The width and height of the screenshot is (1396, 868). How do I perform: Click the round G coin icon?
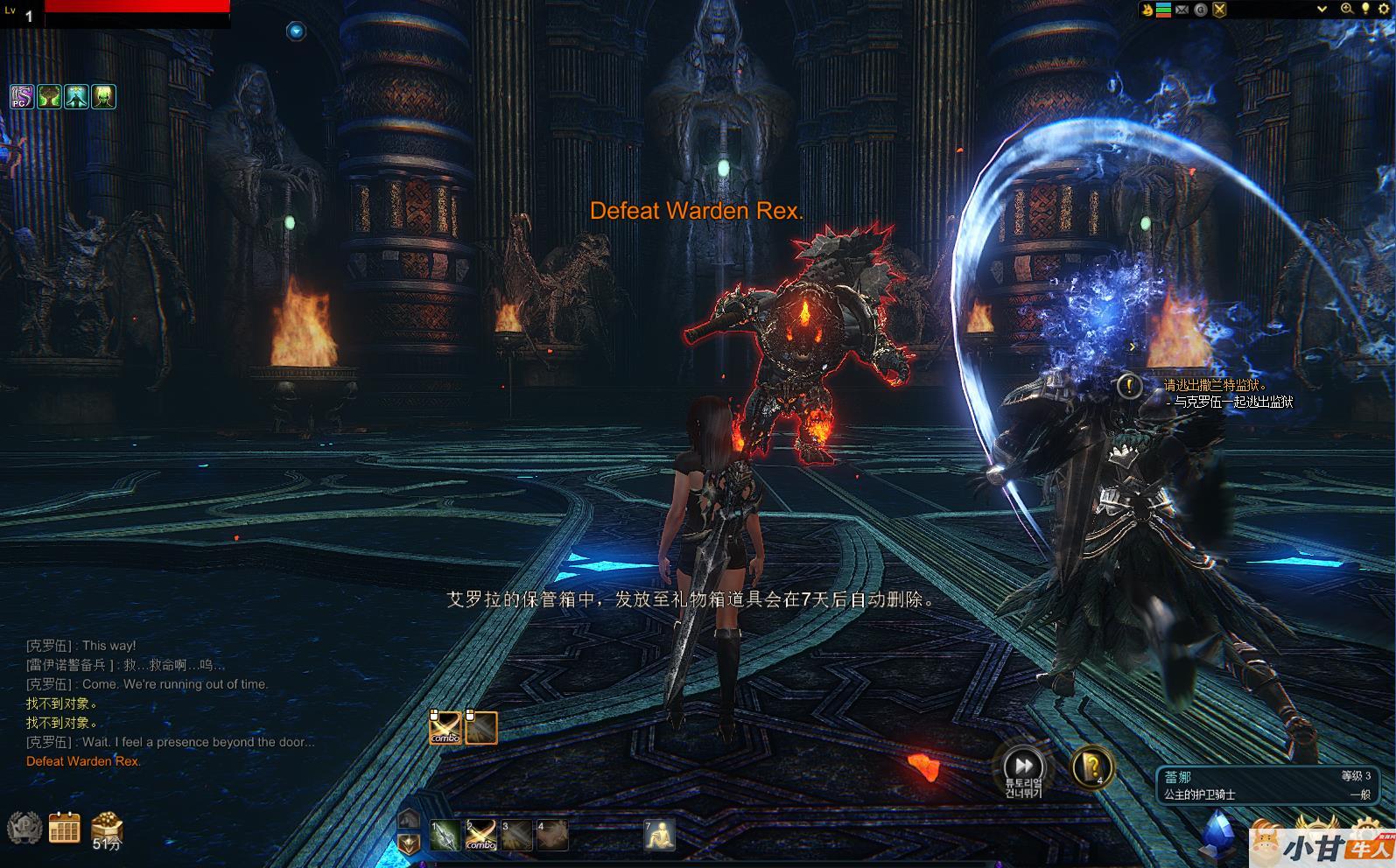pyautogui.click(x=1201, y=10)
